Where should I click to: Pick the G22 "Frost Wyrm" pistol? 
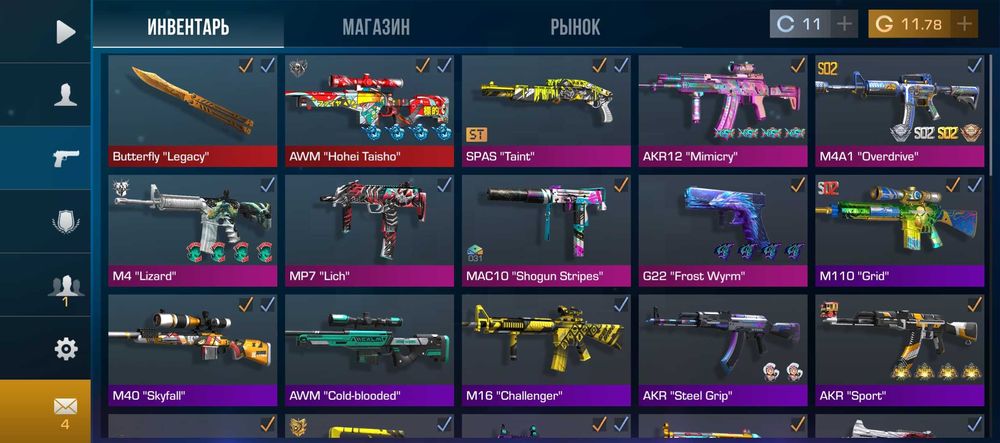tap(723, 230)
